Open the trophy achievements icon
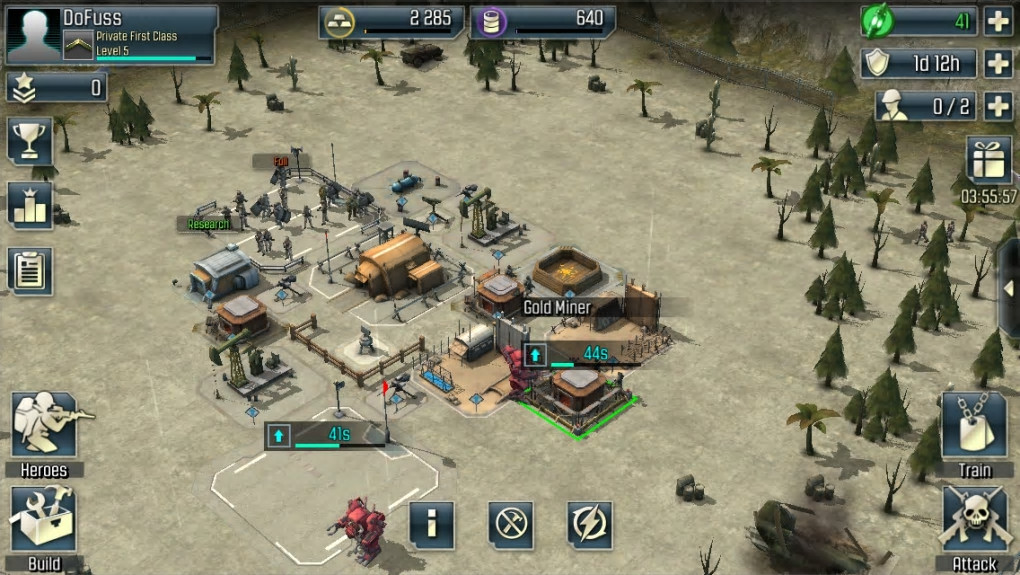The width and height of the screenshot is (1020, 575). [x=30, y=140]
